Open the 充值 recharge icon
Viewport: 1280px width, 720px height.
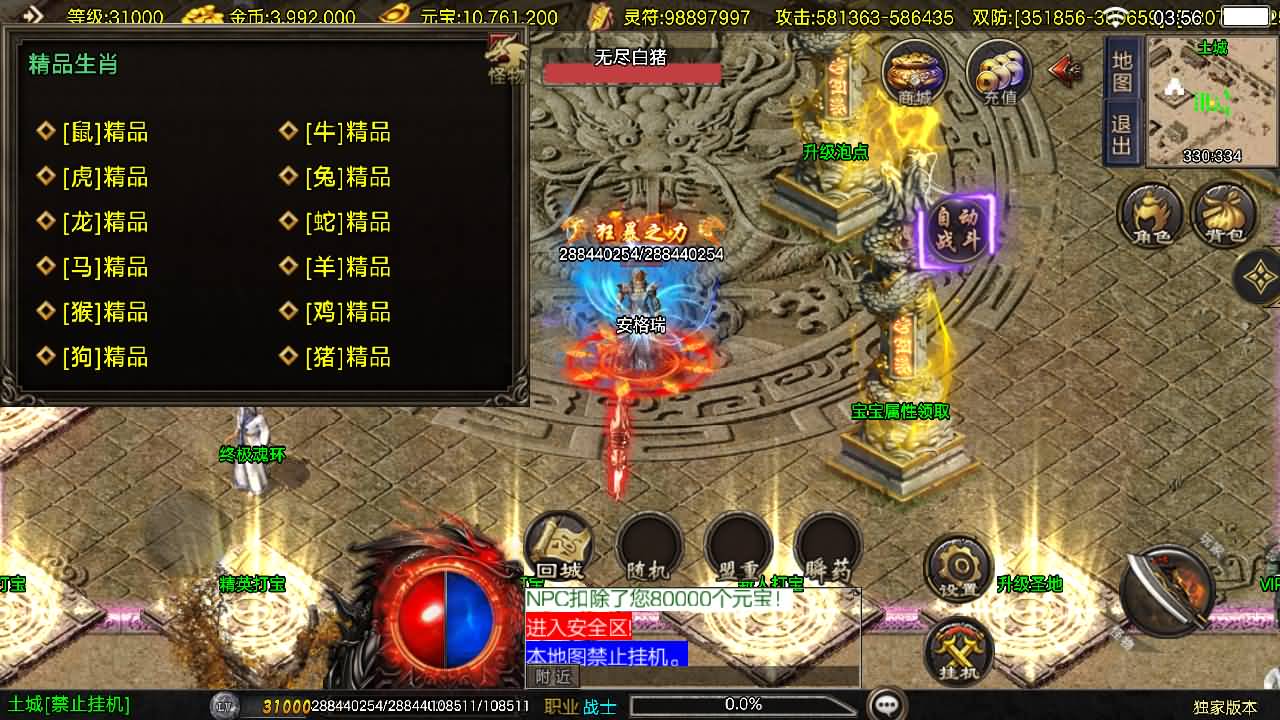[x=995, y=72]
